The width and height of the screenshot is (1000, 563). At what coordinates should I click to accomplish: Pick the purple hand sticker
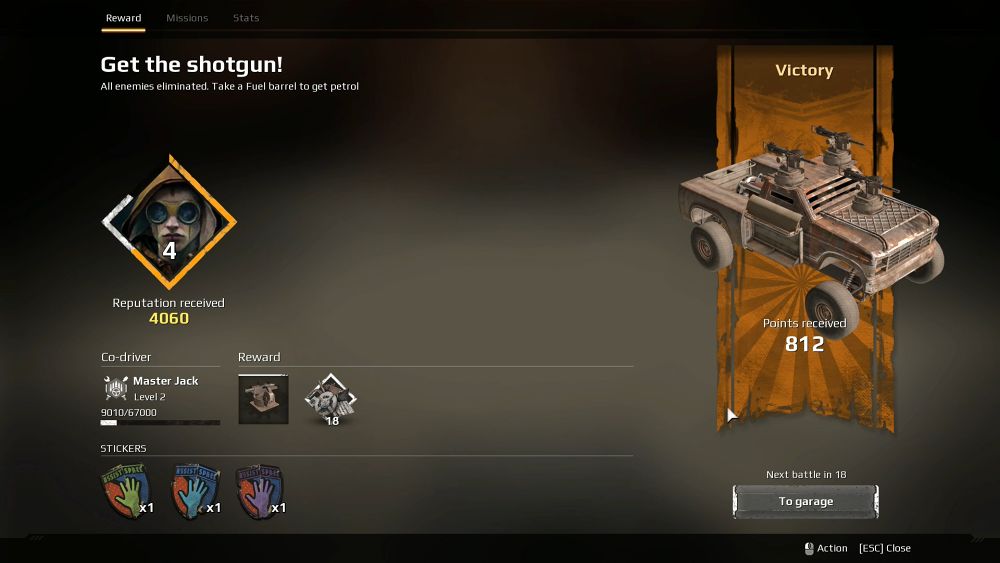(257, 493)
